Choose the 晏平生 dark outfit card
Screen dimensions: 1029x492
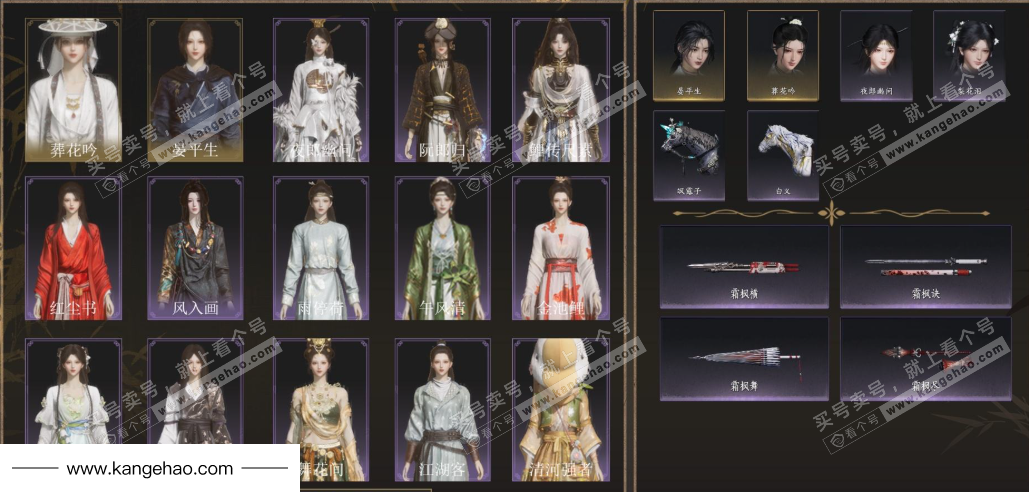pos(195,91)
